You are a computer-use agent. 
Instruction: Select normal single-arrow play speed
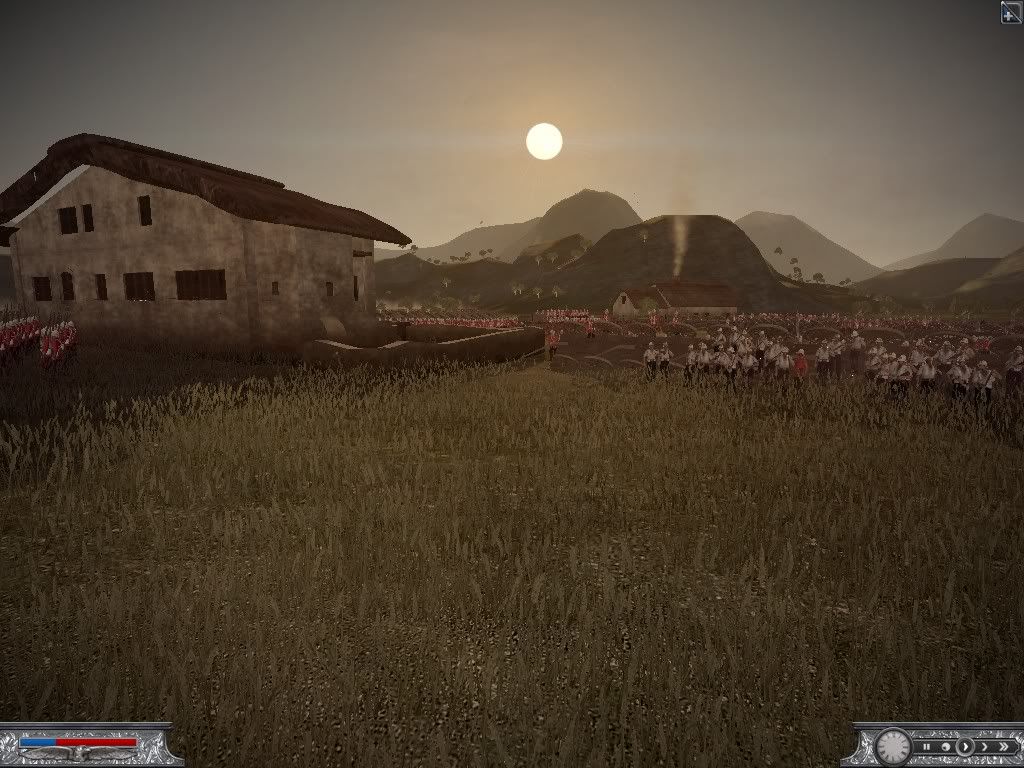(x=965, y=747)
